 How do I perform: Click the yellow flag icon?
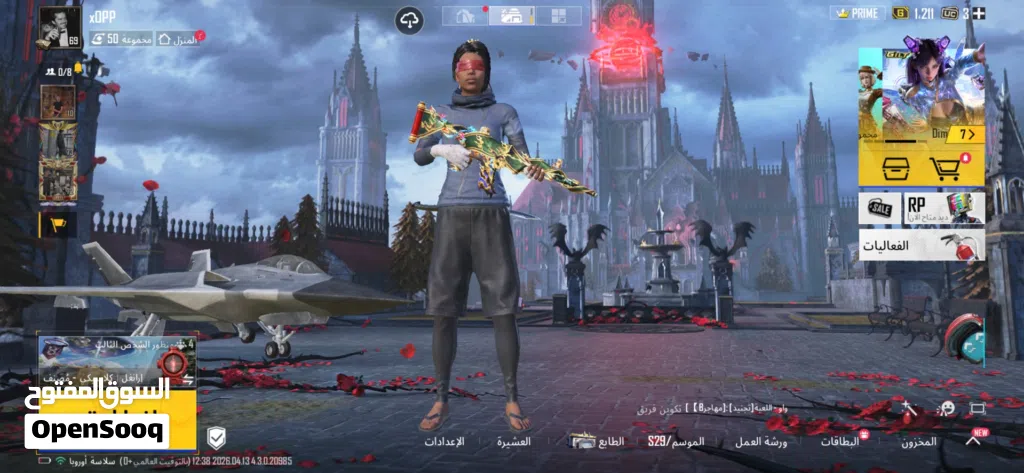(57, 224)
